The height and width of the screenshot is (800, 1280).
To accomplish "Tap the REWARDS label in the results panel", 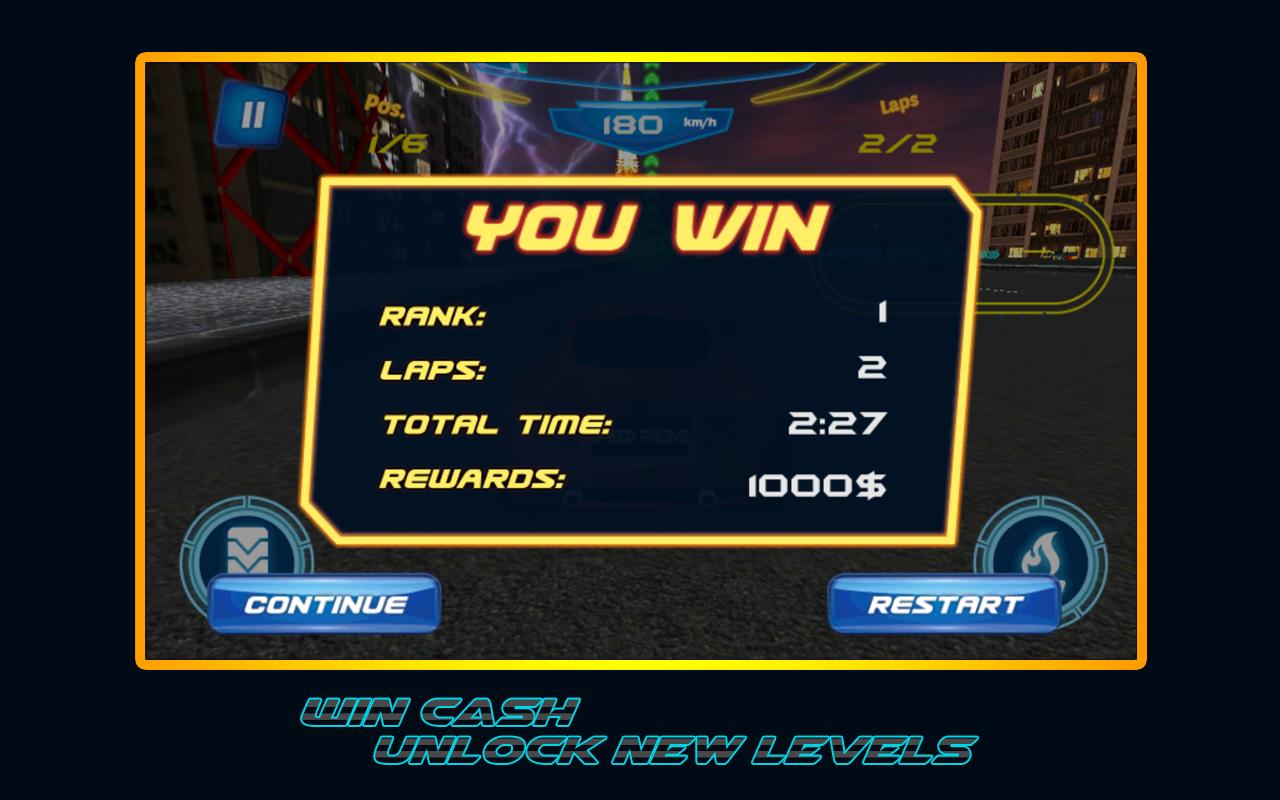I will 472,478.
